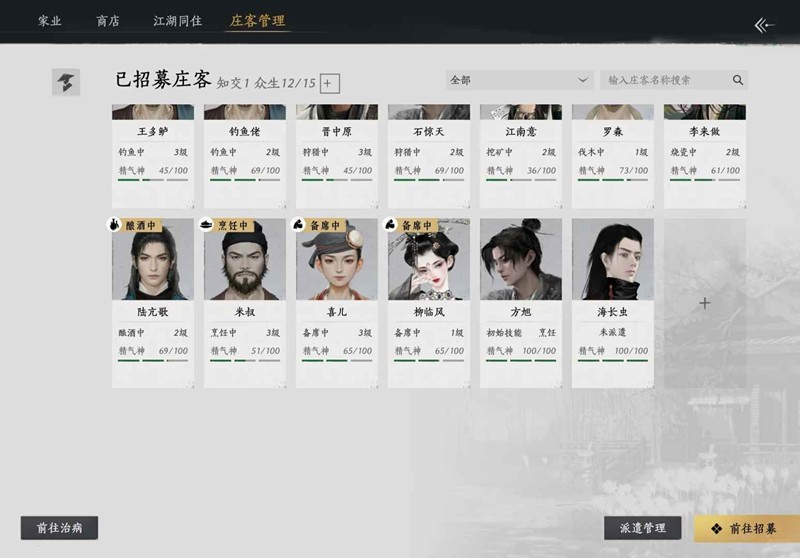Image resolution: width=800 pixels, height=558 pixels.
Task: Click the back arrow button
Action: [x=764, y=25]
